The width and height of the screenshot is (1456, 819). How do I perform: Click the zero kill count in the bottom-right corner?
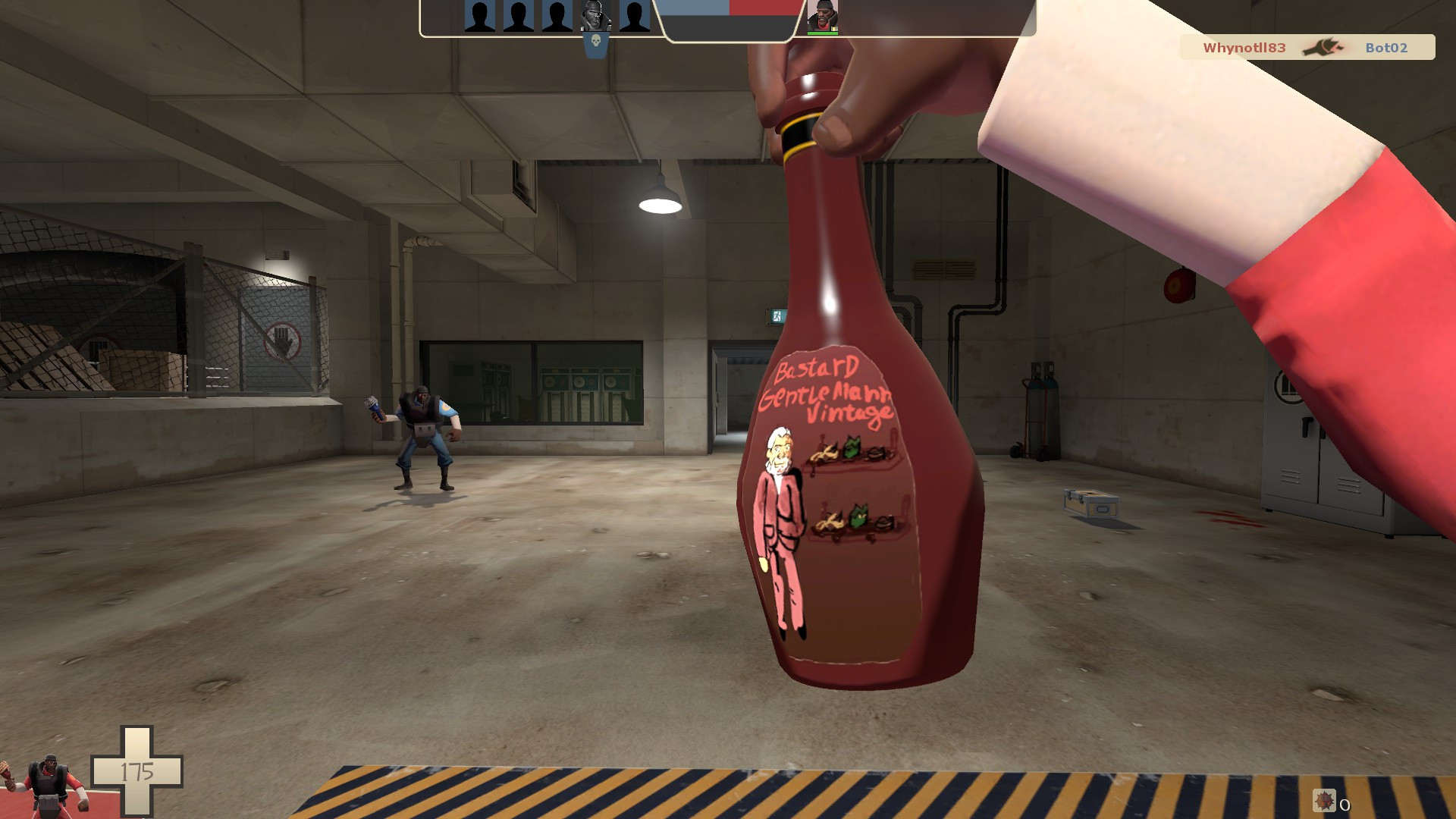tap(1345, 805)
